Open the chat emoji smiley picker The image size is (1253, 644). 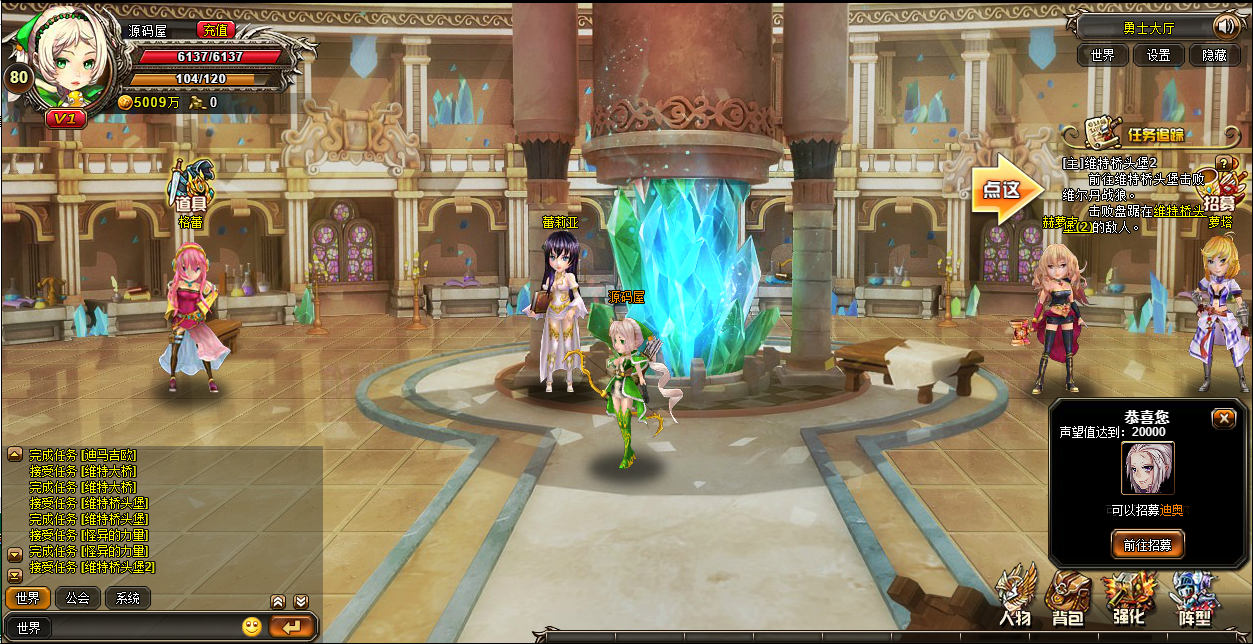[252, 627]
